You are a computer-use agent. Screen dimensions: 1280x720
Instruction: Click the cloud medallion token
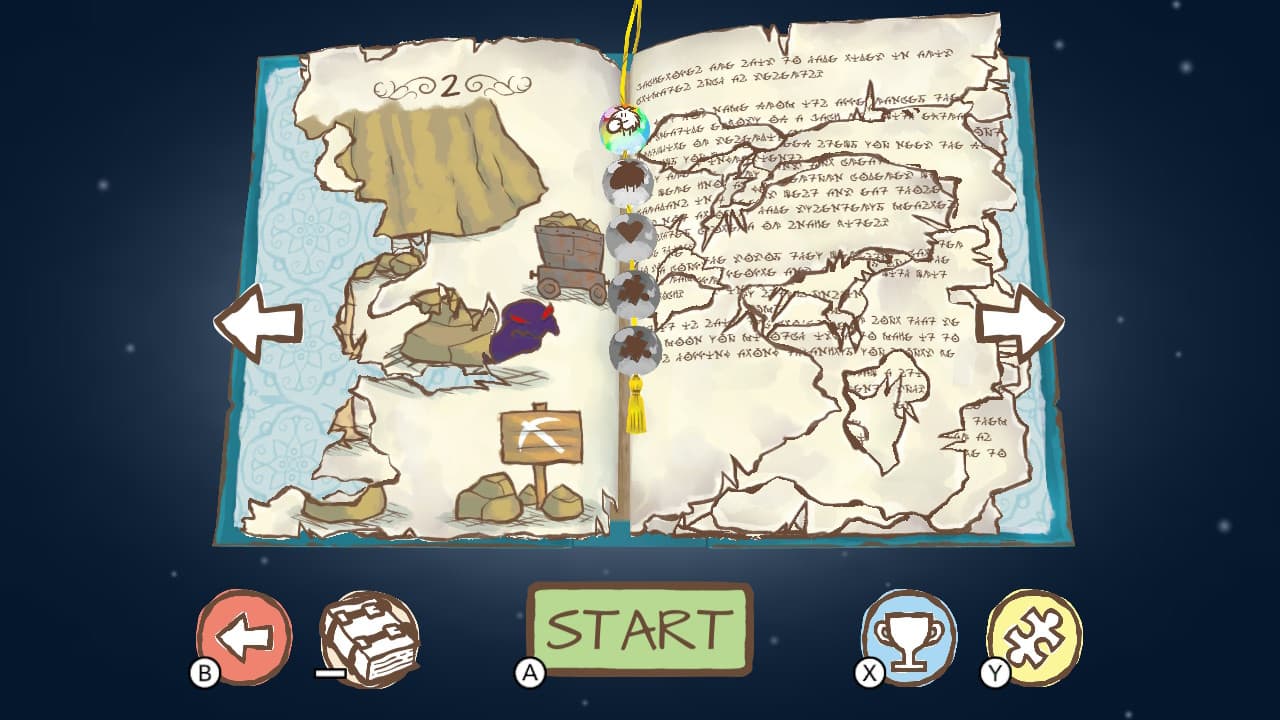point(627,184)
